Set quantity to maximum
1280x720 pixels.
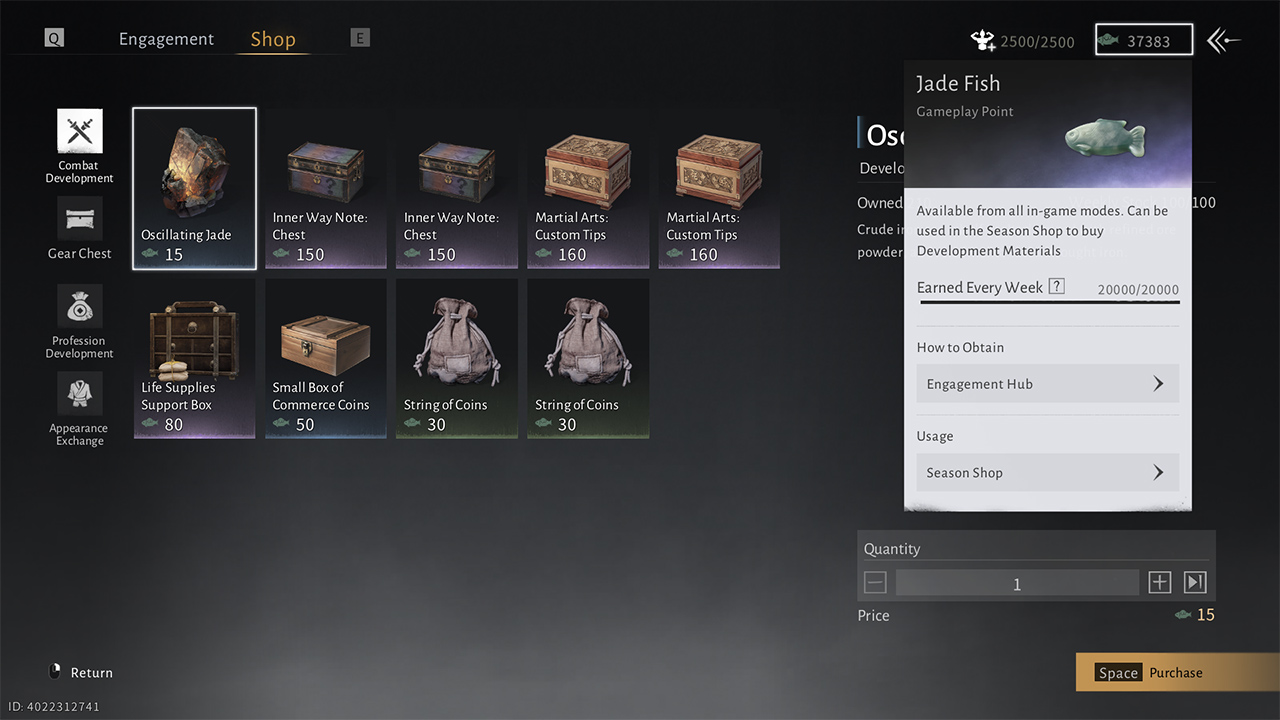pos(1195,583)
